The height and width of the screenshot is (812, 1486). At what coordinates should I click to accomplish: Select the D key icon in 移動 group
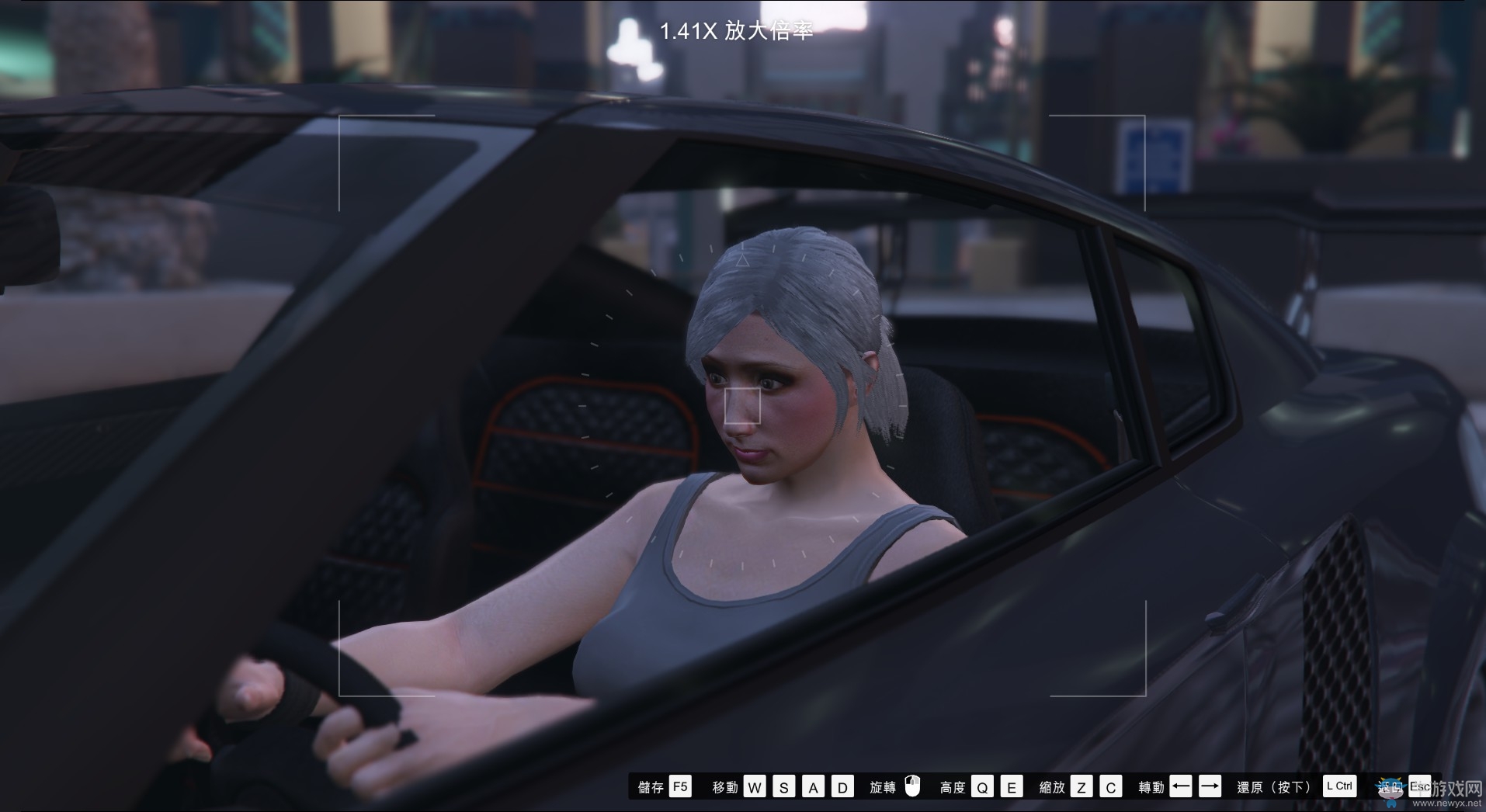click(842, 786)
